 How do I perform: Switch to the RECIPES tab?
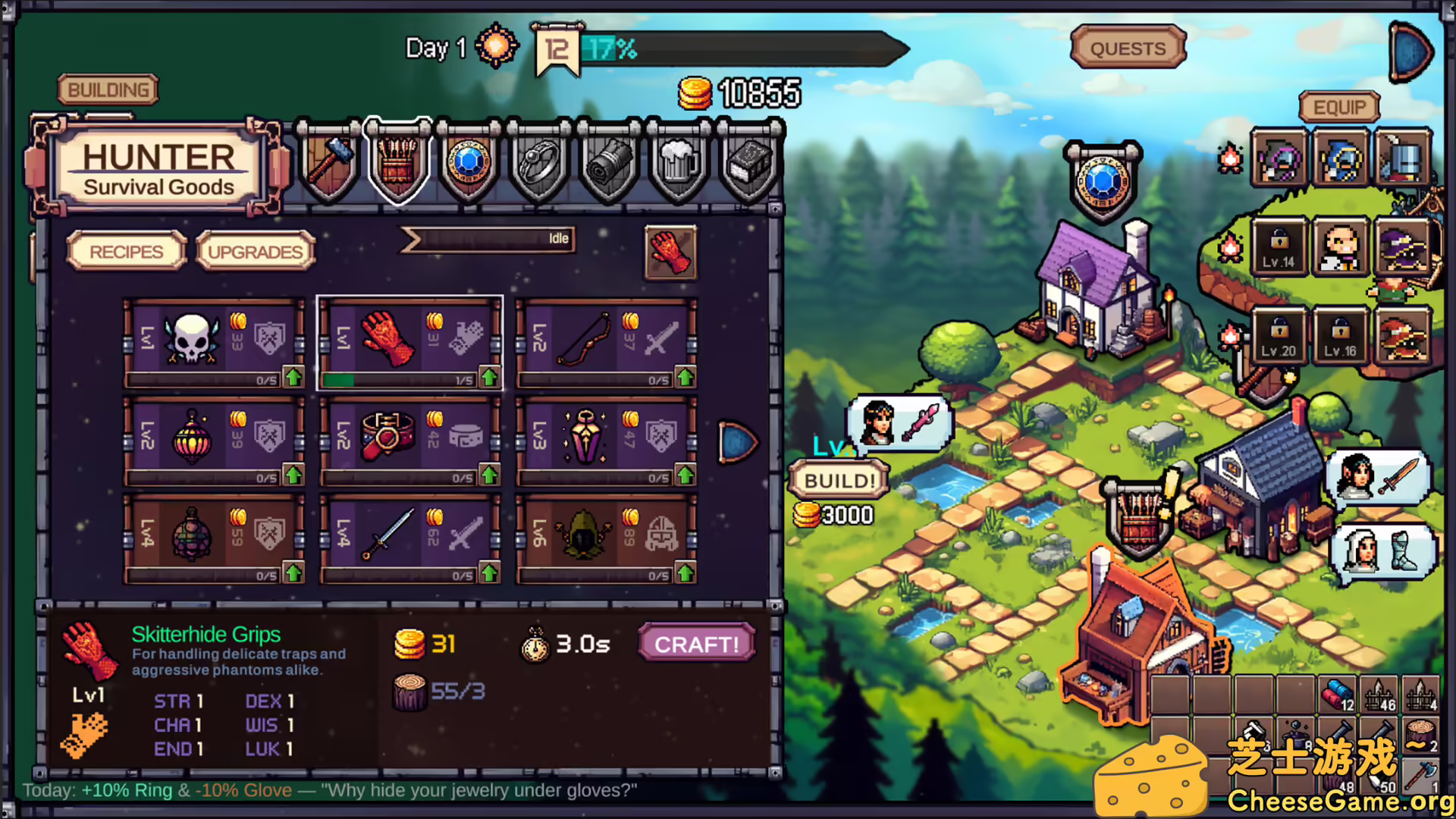point(126,250)
